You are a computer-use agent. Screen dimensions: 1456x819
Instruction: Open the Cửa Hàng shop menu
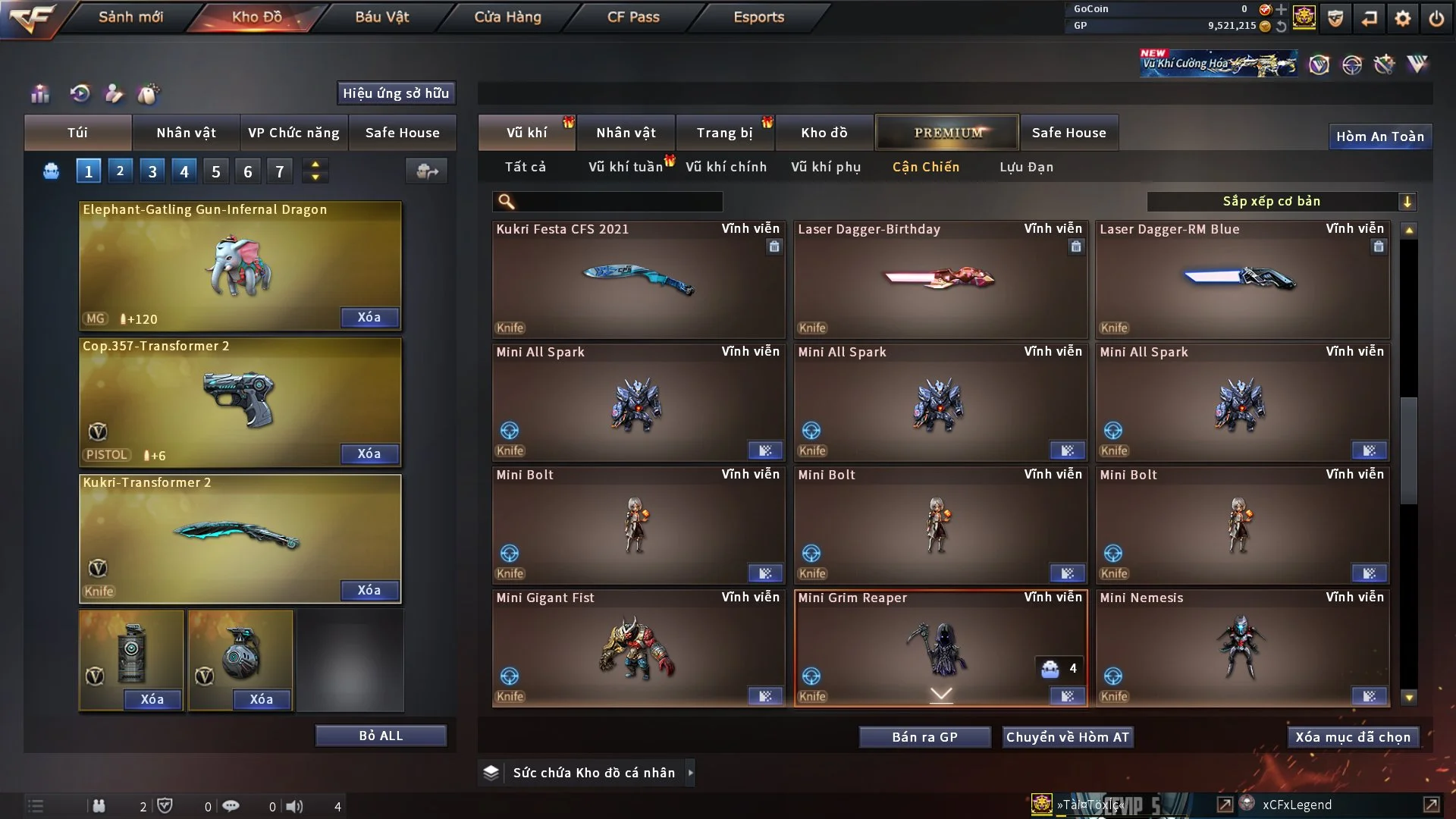click(507, 17)
